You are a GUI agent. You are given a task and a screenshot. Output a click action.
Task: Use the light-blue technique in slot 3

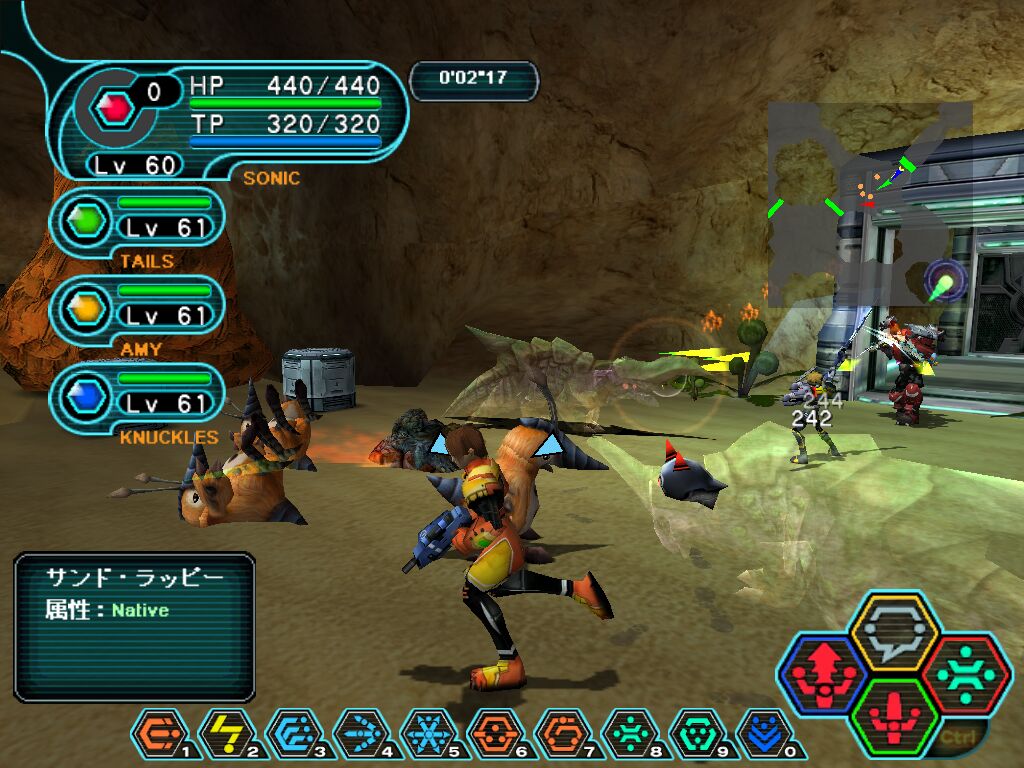click(293, 733)
